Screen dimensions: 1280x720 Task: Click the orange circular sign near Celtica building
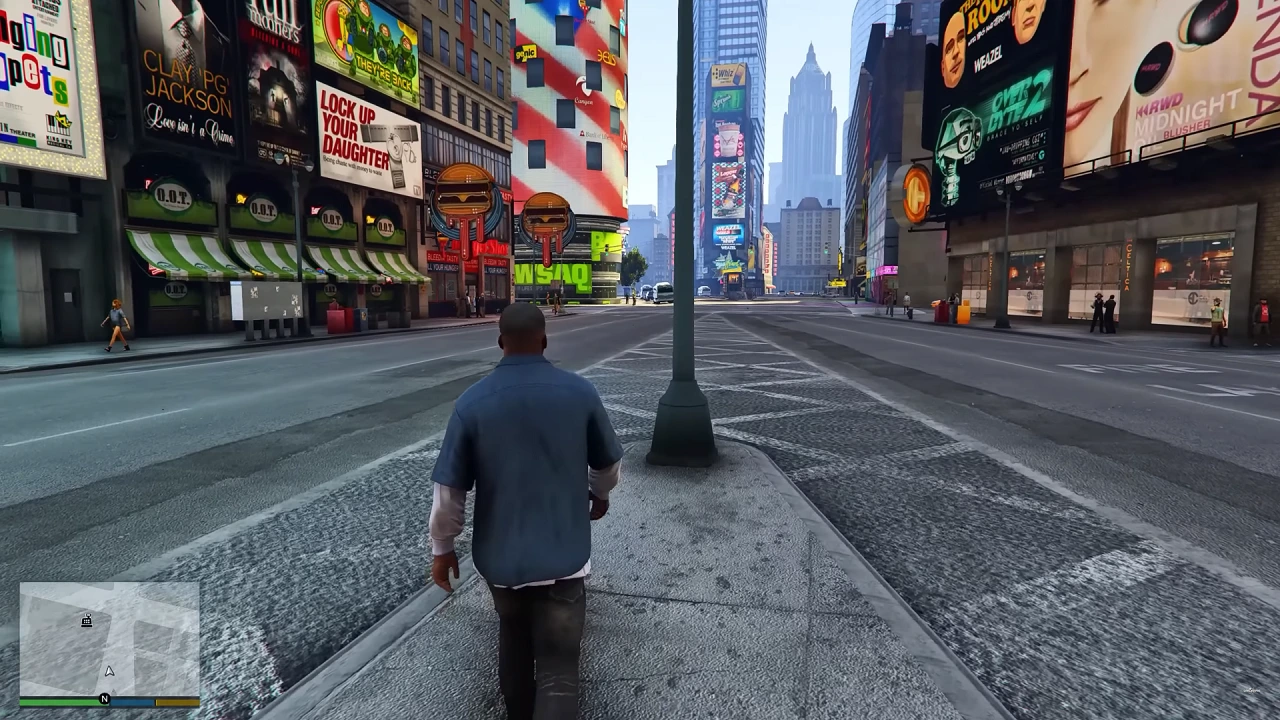(915, 192)
